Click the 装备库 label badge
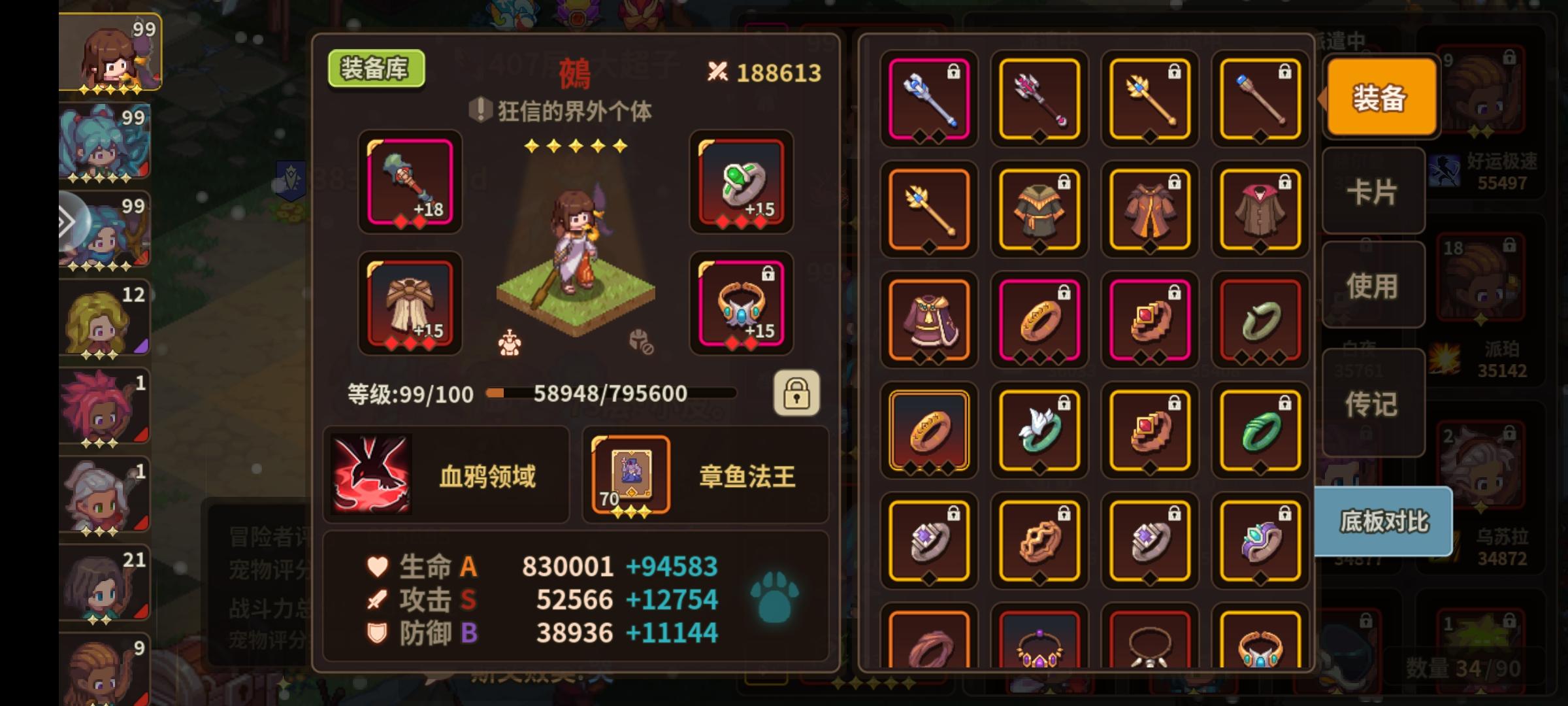 (x=376, y=68)
